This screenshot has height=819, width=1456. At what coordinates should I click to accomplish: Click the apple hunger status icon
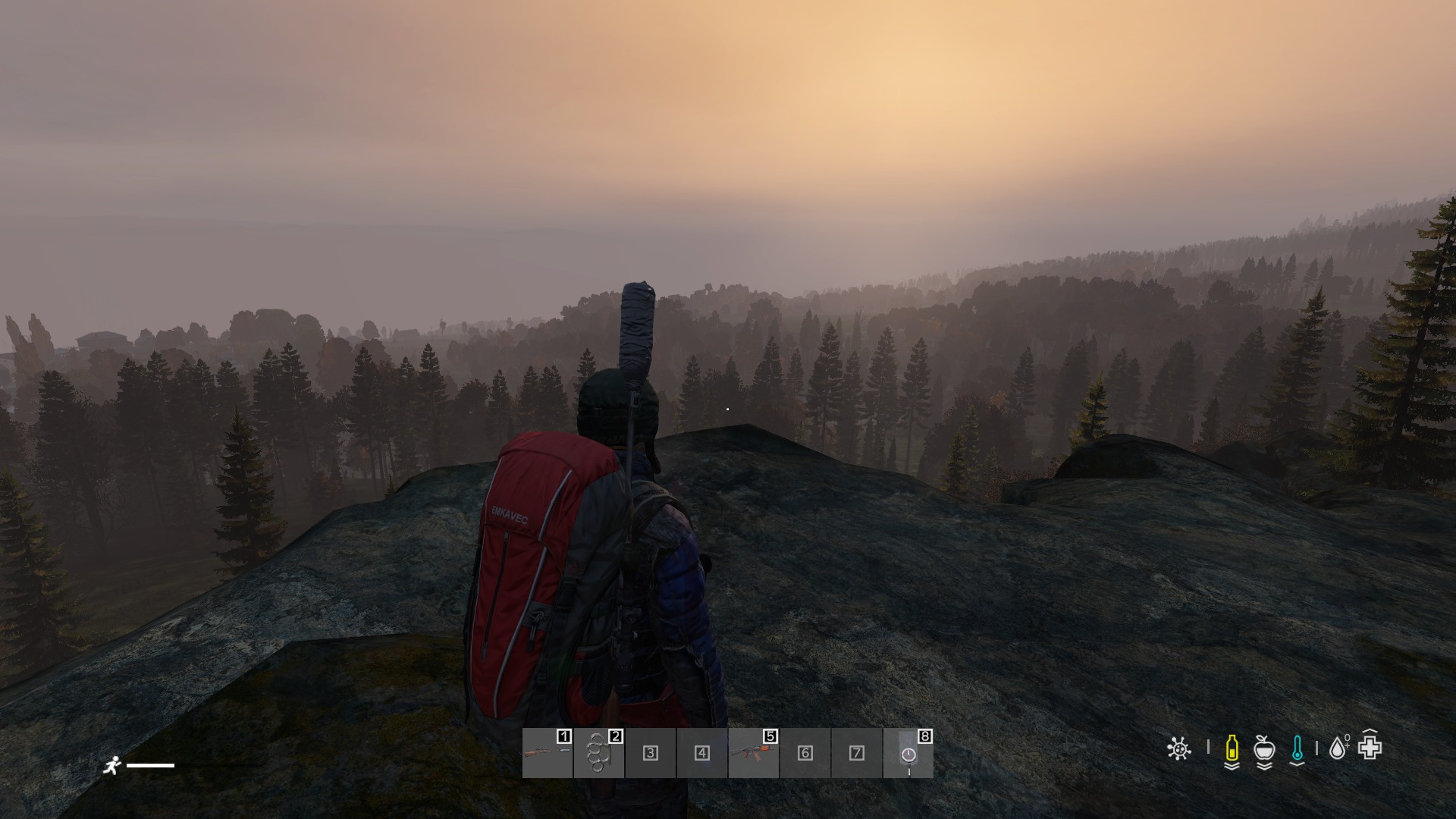point(1264,748)
